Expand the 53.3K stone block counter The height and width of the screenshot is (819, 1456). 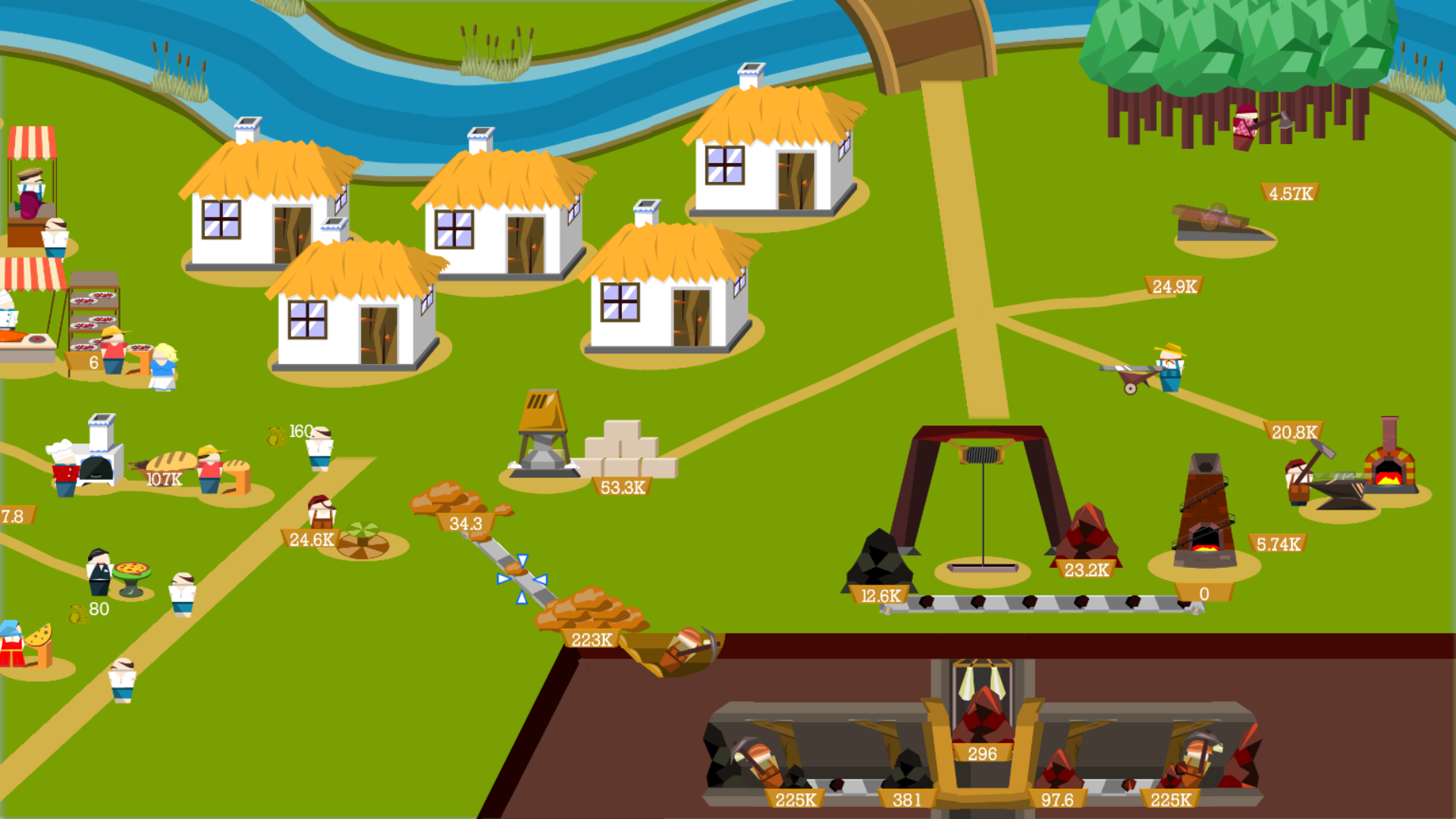coord(622,487)
